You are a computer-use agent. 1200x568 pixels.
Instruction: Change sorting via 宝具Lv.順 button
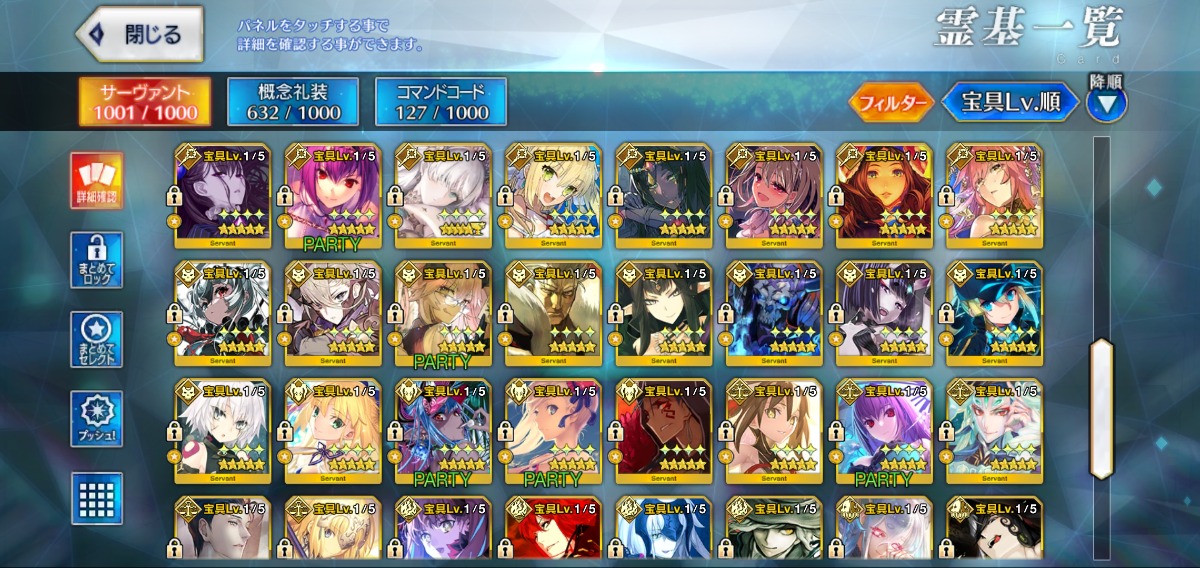pos(1010,102)
